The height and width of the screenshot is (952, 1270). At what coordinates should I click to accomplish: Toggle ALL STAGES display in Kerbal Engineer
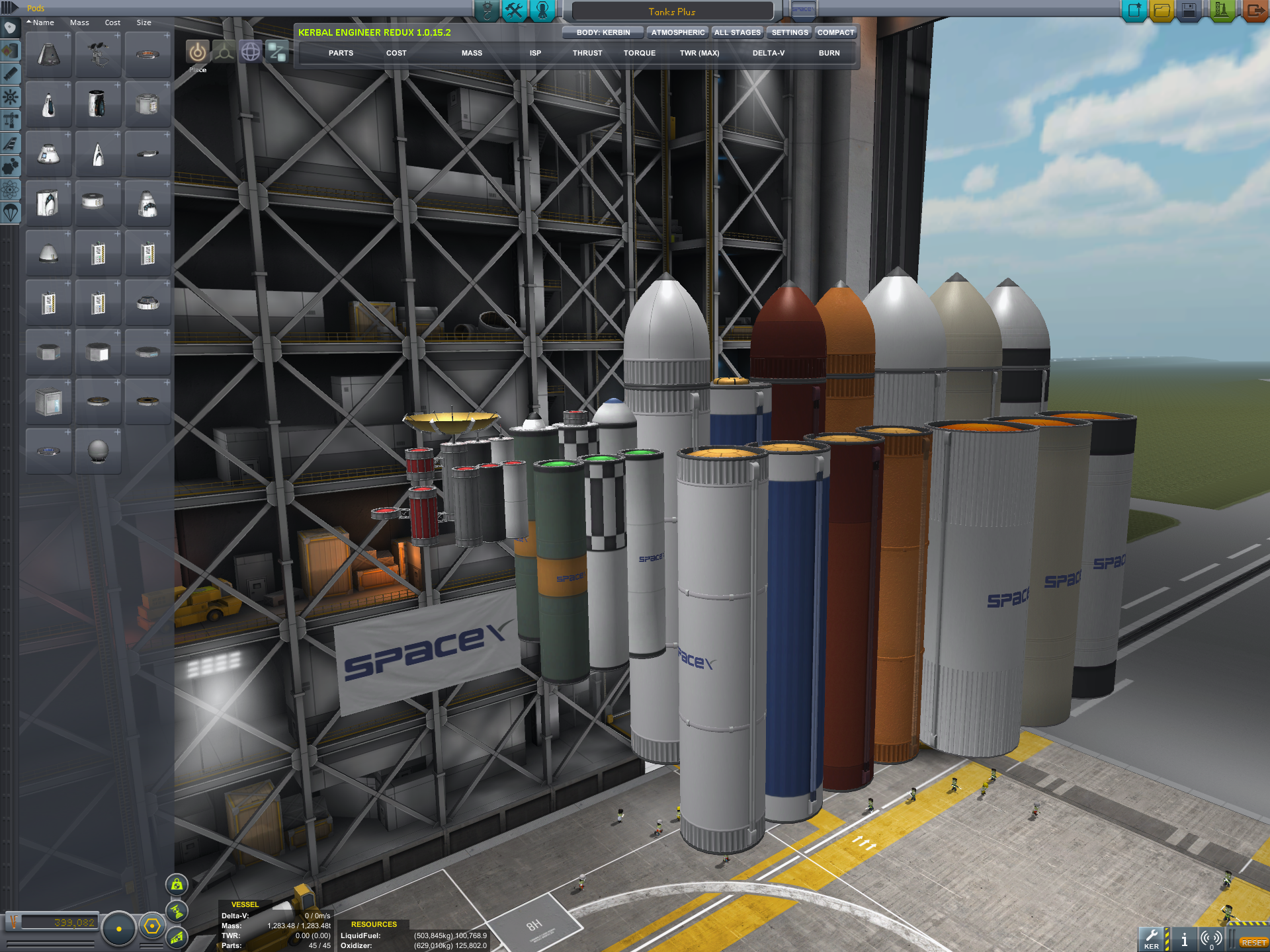[x=737, y=32]
